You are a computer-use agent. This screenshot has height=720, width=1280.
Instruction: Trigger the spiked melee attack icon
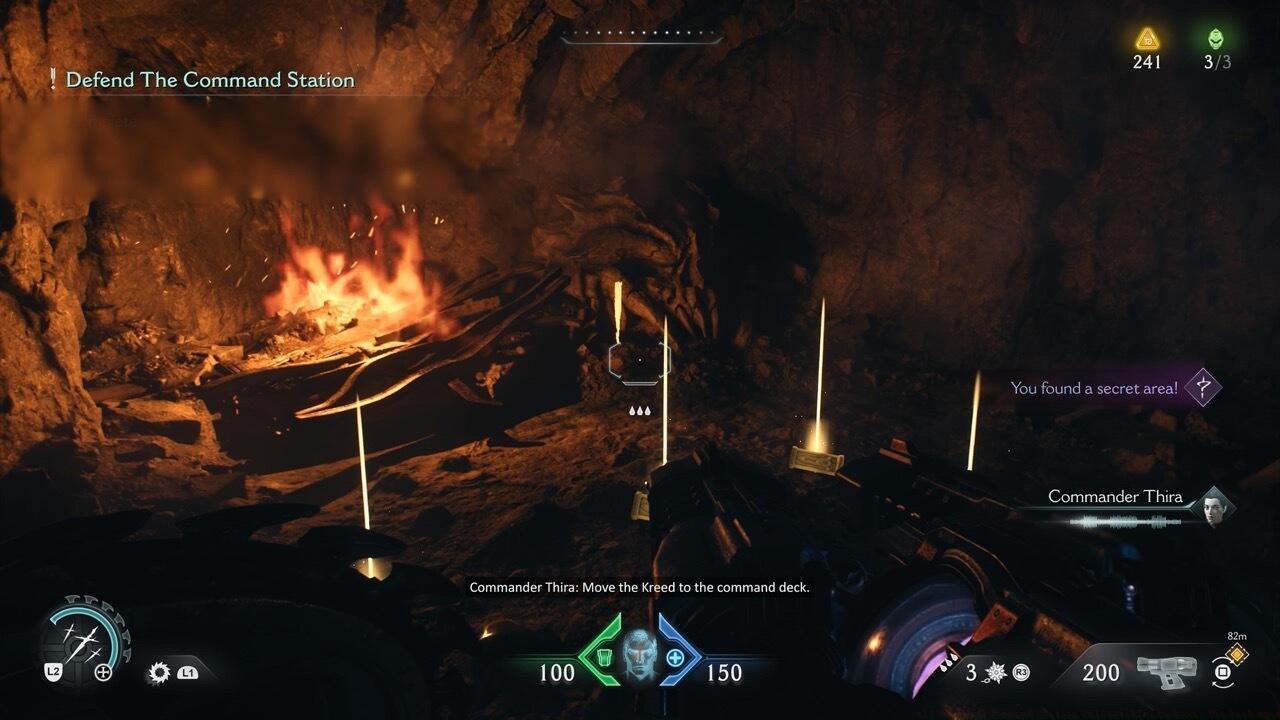159,673
